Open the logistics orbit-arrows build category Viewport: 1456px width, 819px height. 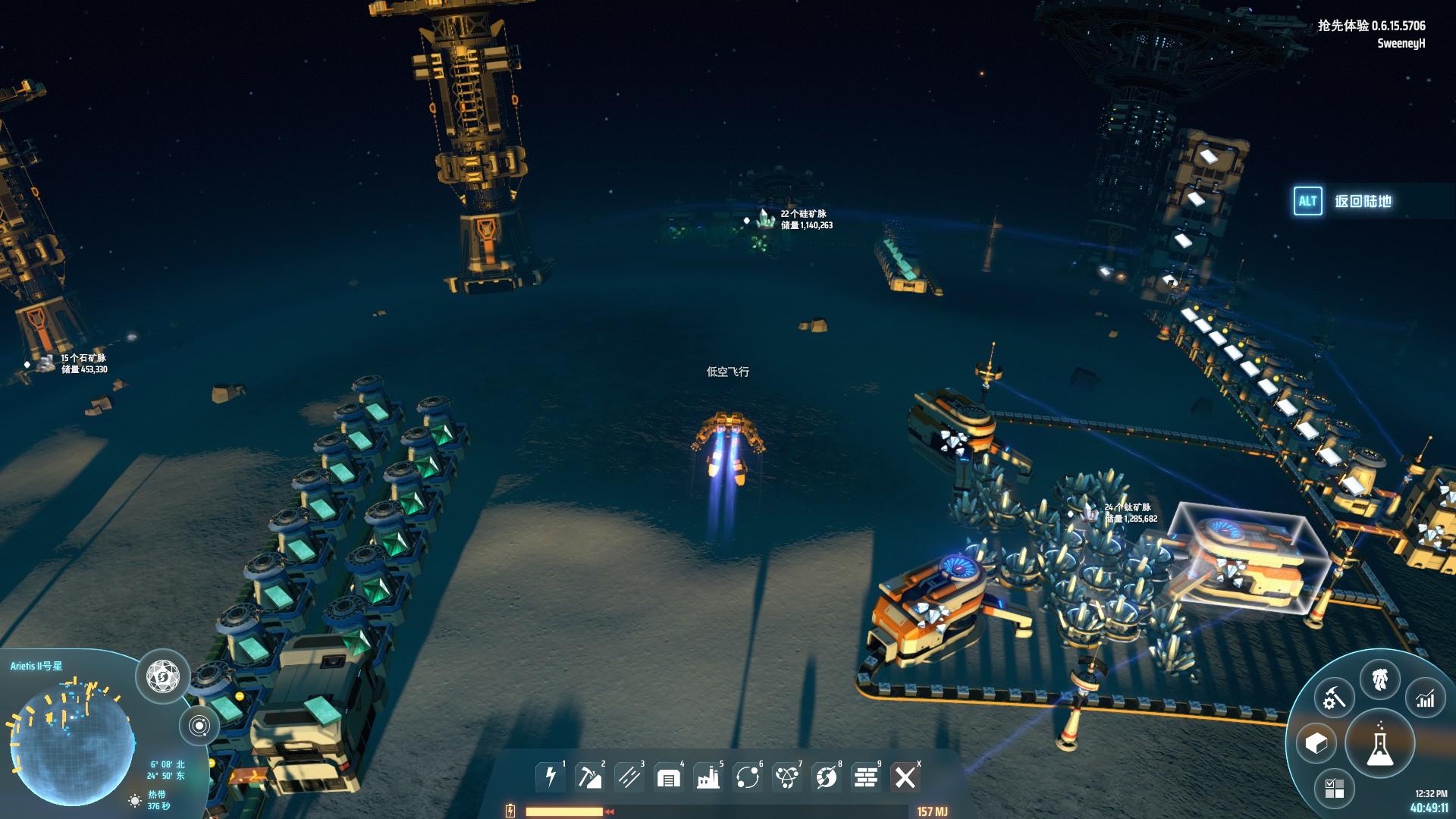tap(748, 777)
